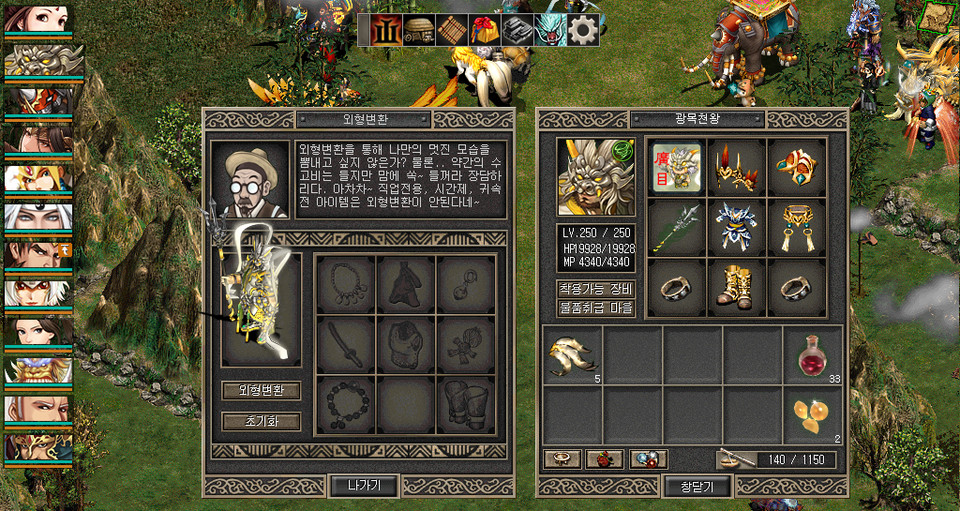The width and height of the screenshot is (960, 511).
Task: Select the top party member portrait
Action: pos(37,20)
